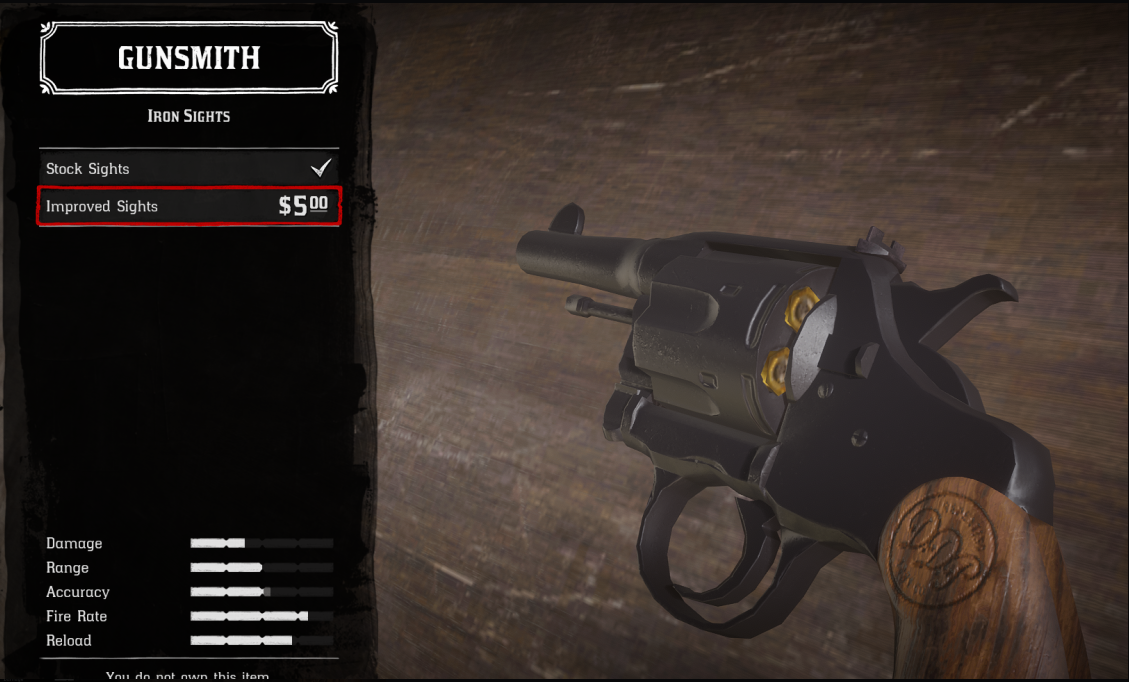Choose Improved Sights for $5.00
The width and height of the screenshot is (1129, 682).
(x=188, y=206)
